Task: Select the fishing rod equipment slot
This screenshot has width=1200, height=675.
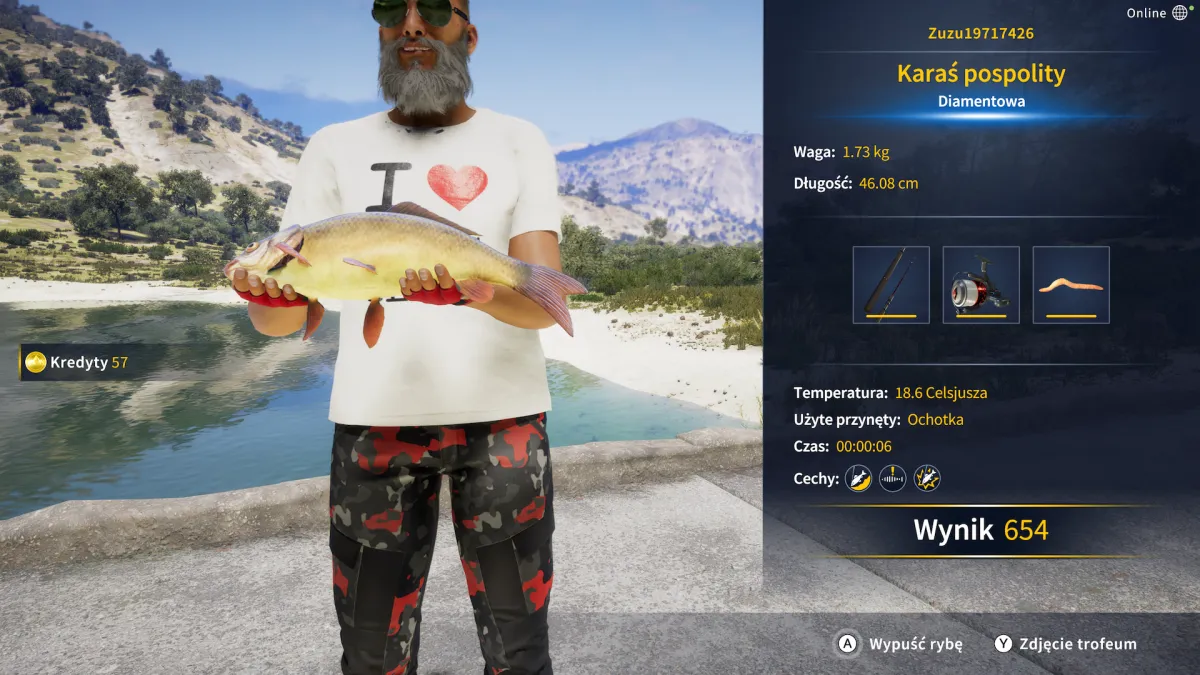Action: 891,285
